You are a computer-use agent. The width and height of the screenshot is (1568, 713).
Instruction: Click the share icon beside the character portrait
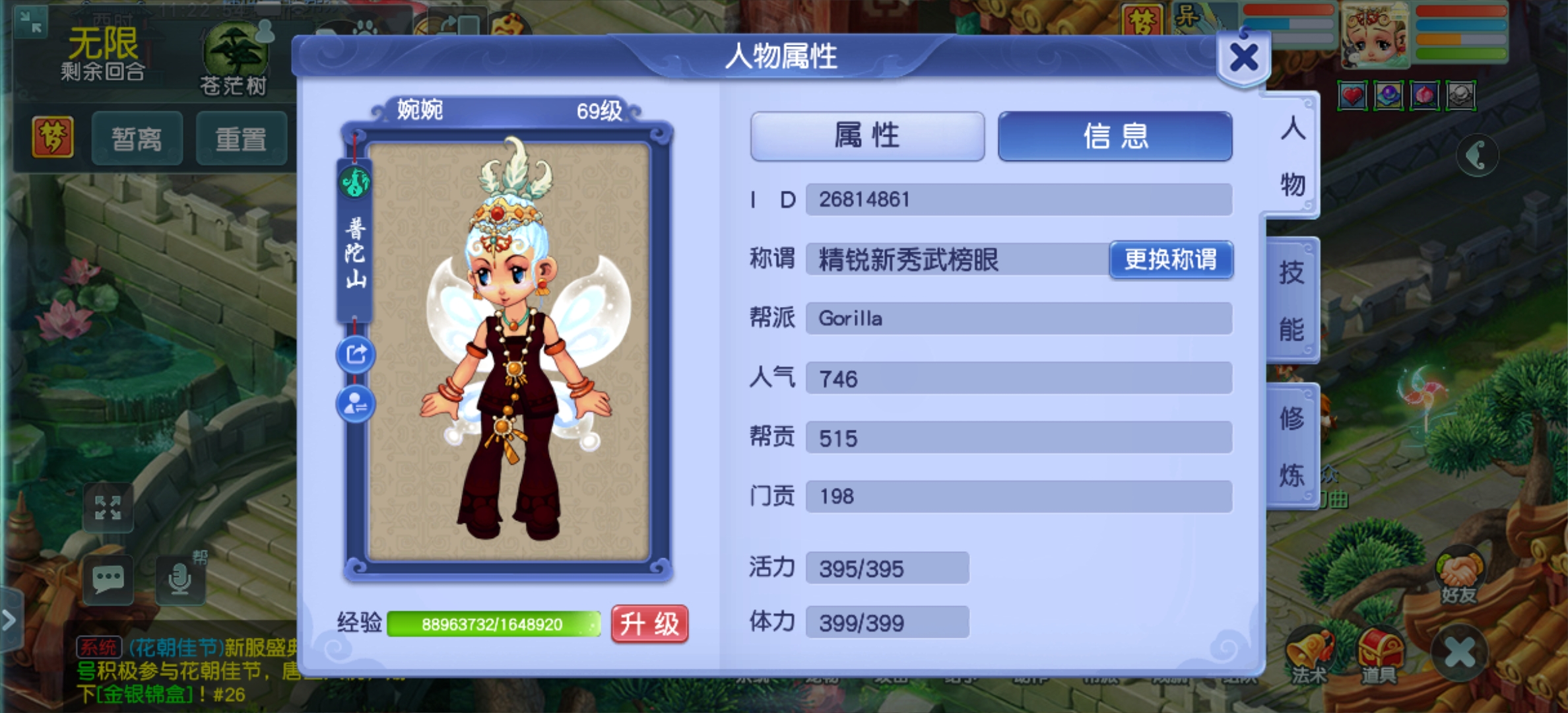[355, 354]
